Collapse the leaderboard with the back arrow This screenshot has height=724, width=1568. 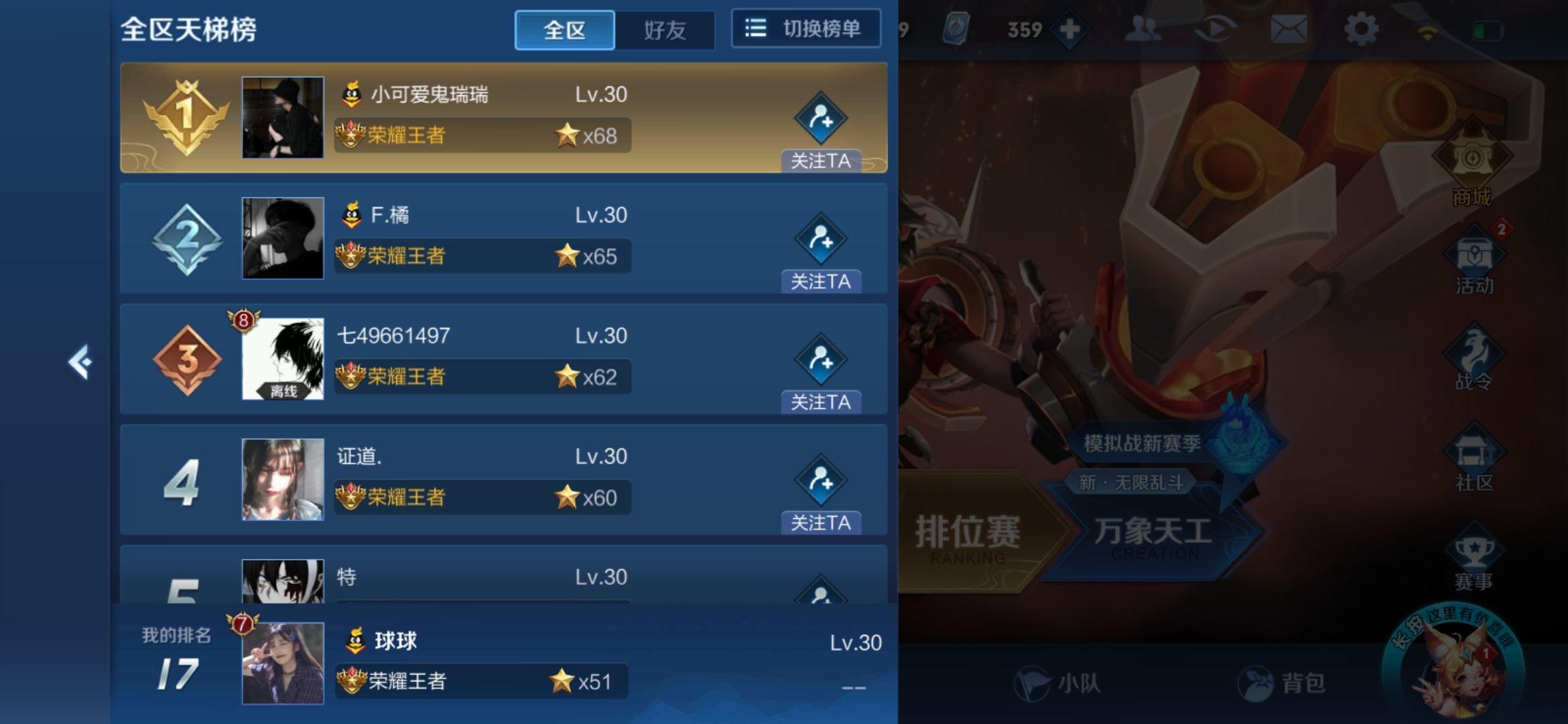coord(80,362)
